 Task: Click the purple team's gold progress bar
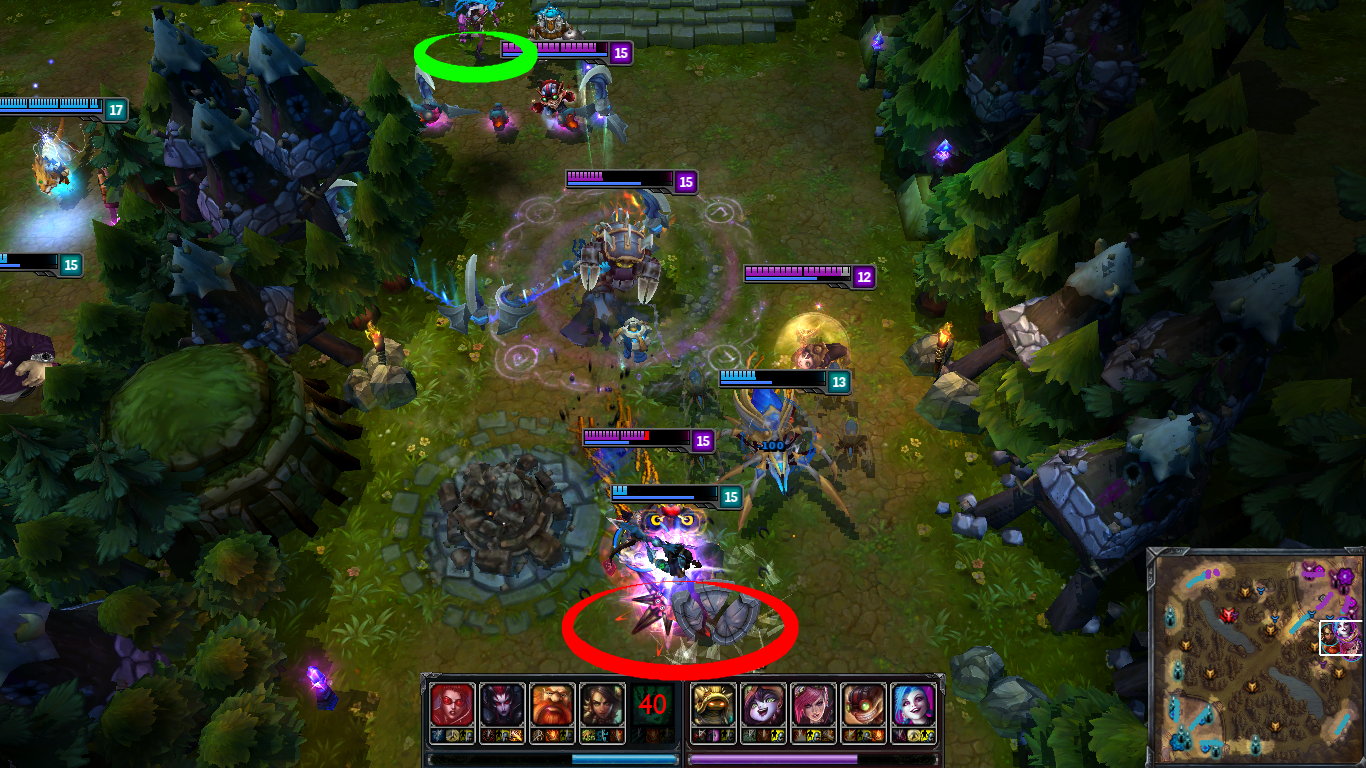pyautogui.click(x=774, y=758)
